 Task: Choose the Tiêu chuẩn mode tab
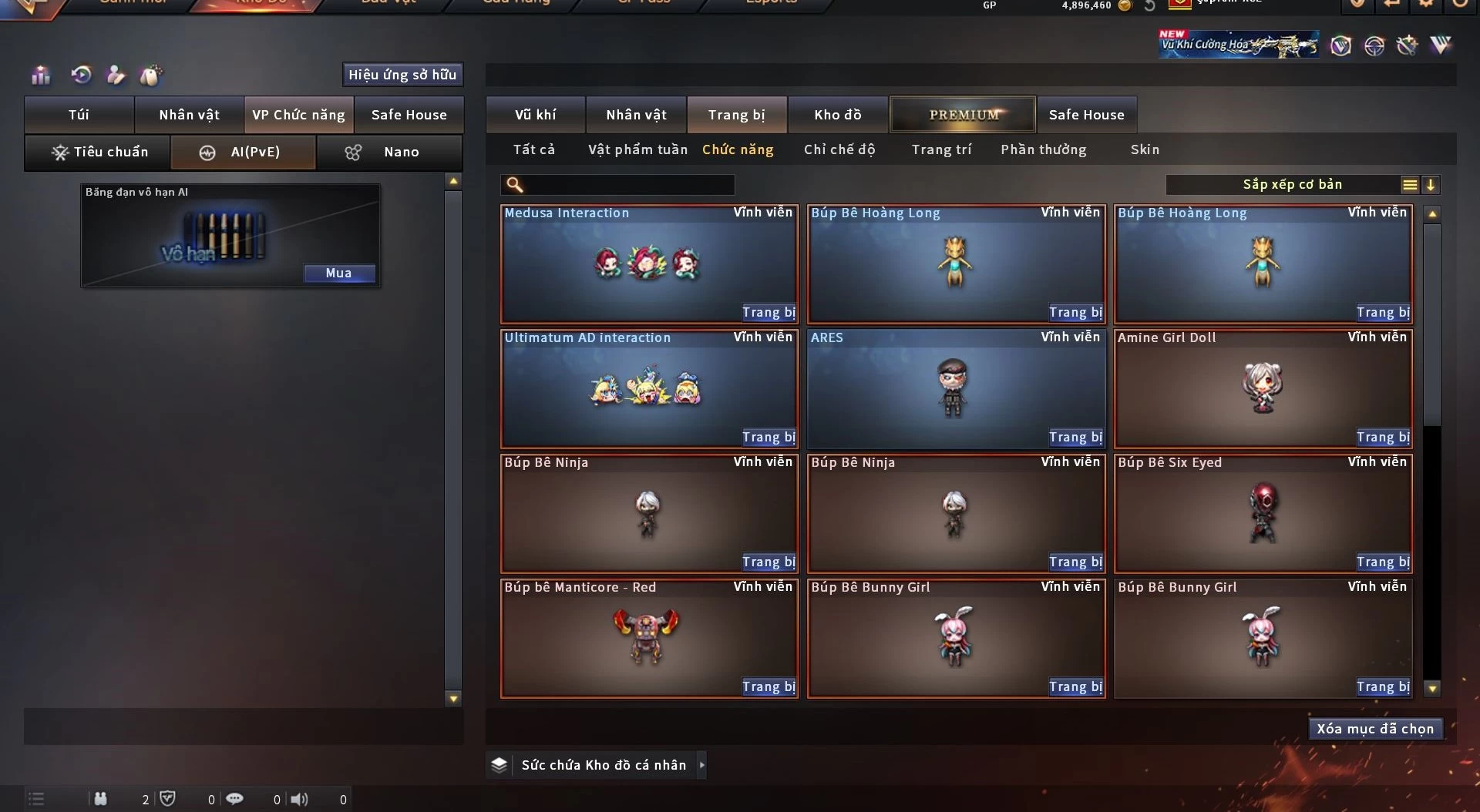(98, 153)
